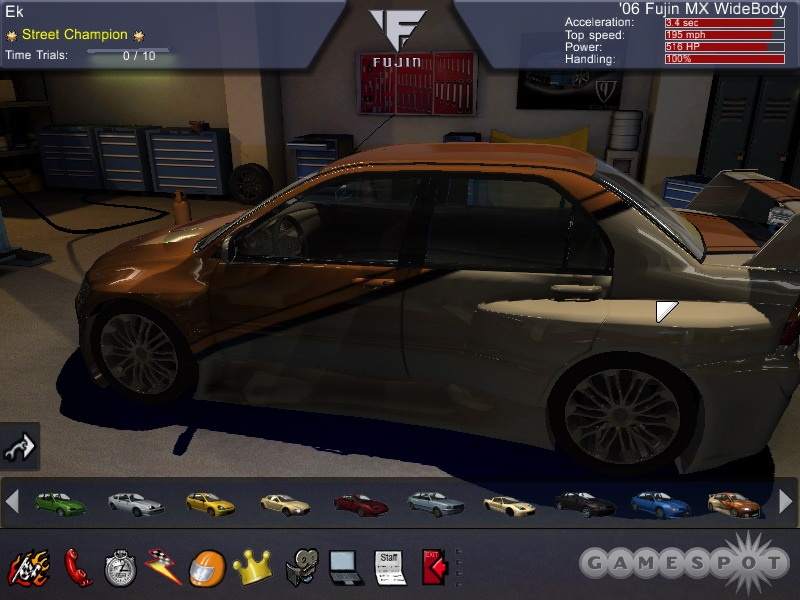Show previous cars with the left arrow
Screen dimensions: 800x600
pyautogui.click(x=12, y=502)
